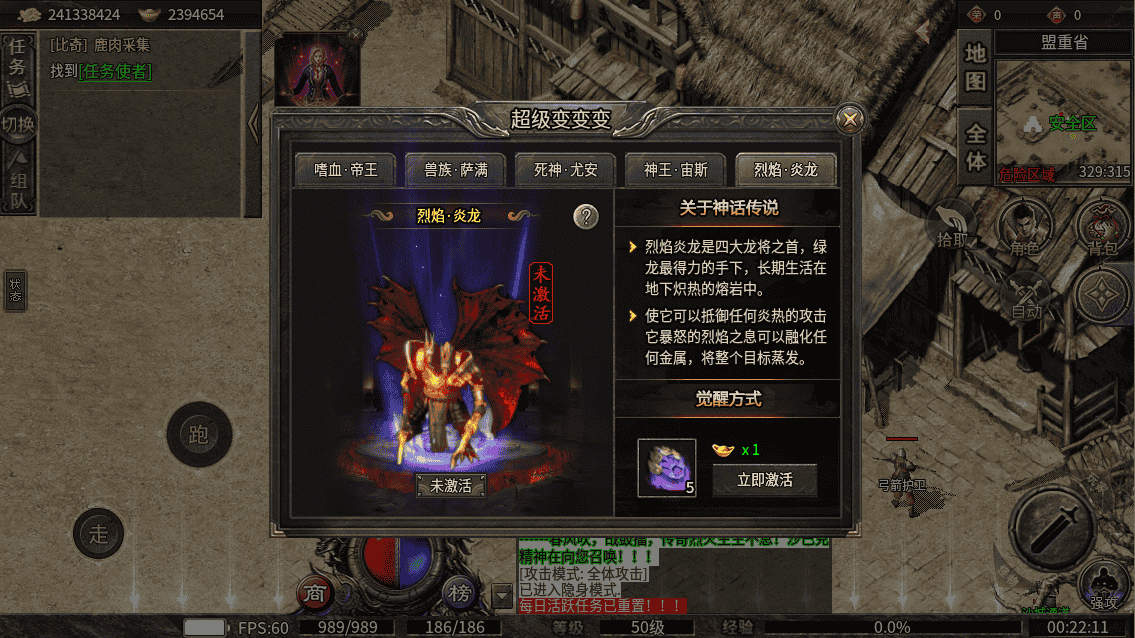Image resolution: width=1135 pixels, height=638 pixels.
Task: Close the 超级变变变 window
Action: tap(850, 120)
